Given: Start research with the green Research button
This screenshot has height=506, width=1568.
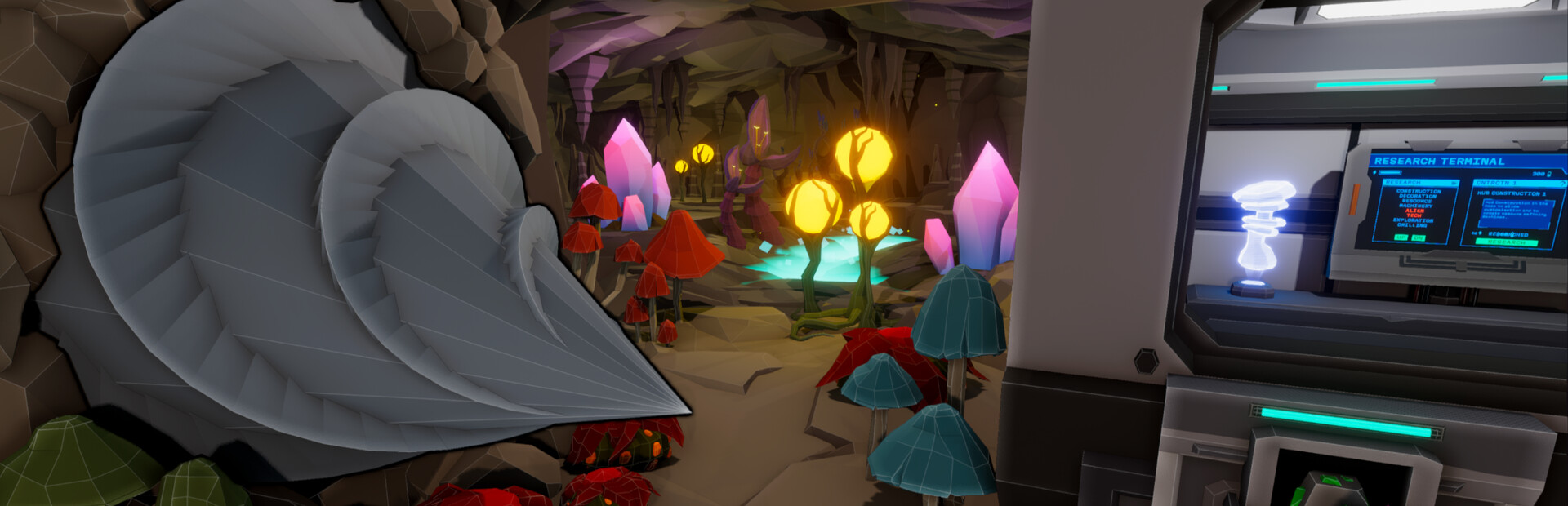Looking at the screenshot, I should point(1507,242).
